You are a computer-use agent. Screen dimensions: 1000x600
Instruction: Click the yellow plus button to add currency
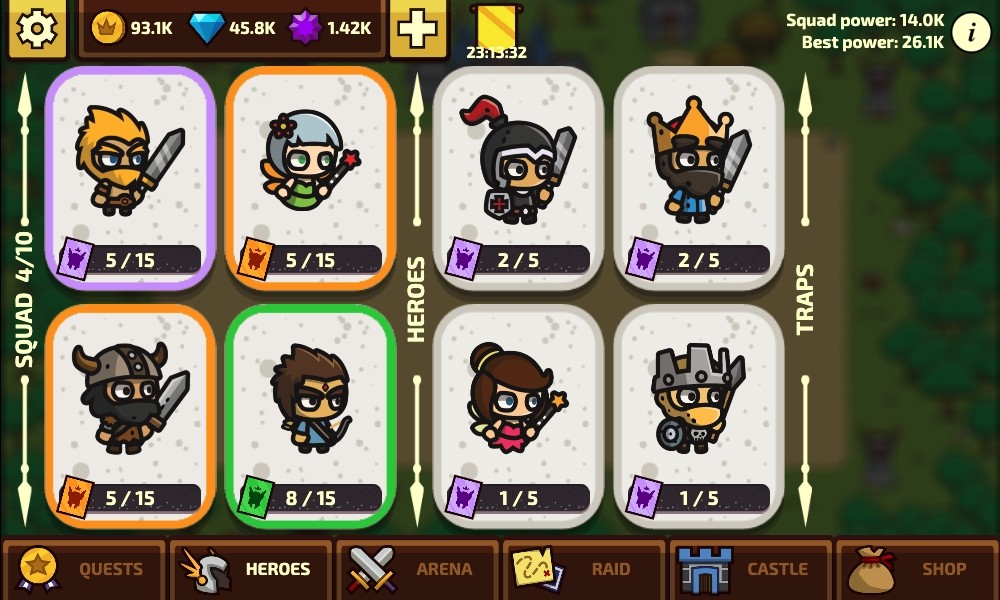(418, 28)
